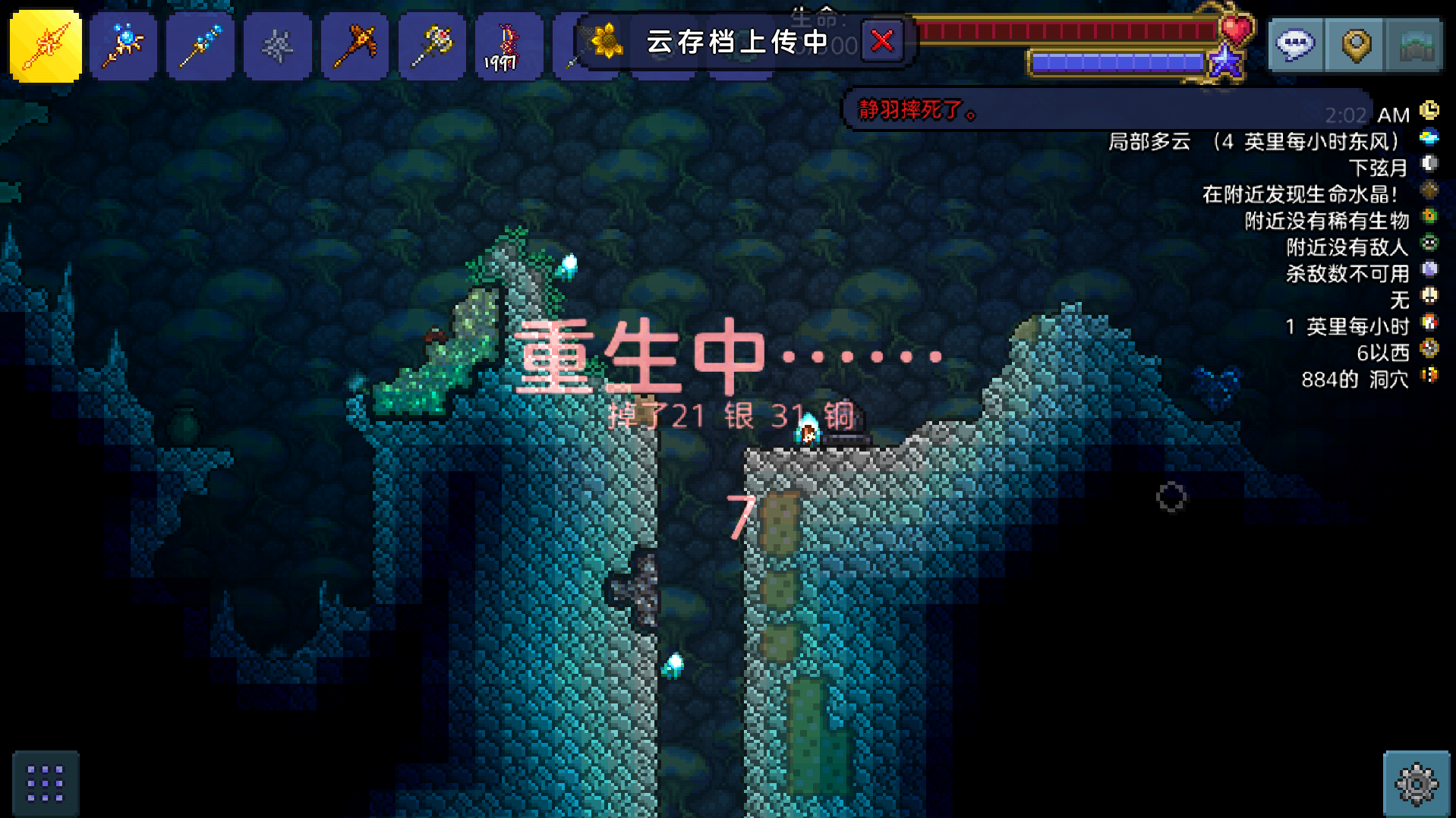Equip the pickaxe from the hotbar
The width and height of the screenshot is (1456, 818).
coord(355,46)
